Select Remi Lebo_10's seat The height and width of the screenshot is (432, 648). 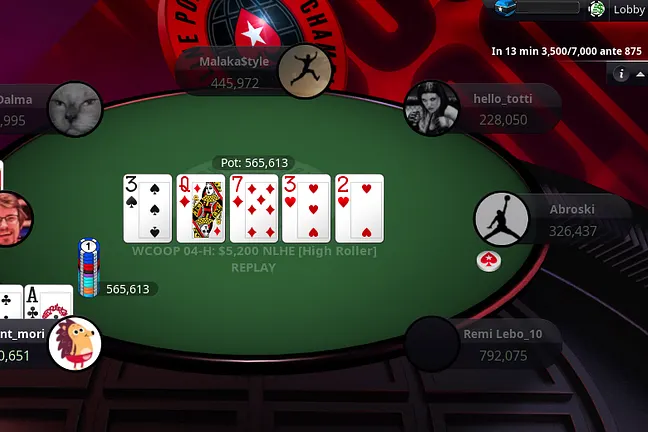(x=432, y=343)
